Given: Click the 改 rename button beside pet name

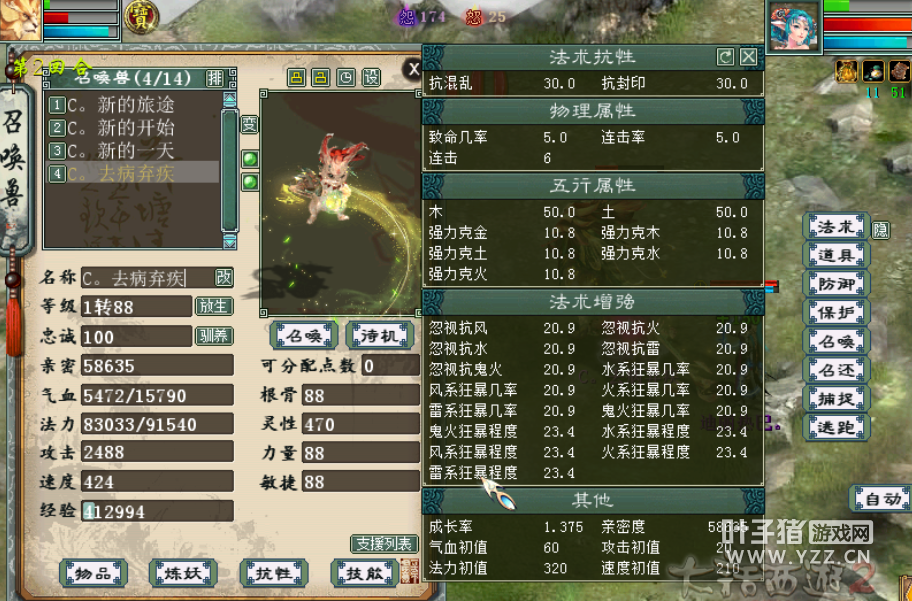Looking at the screenshot, I should pyautogui.click(x=225, y=277).
